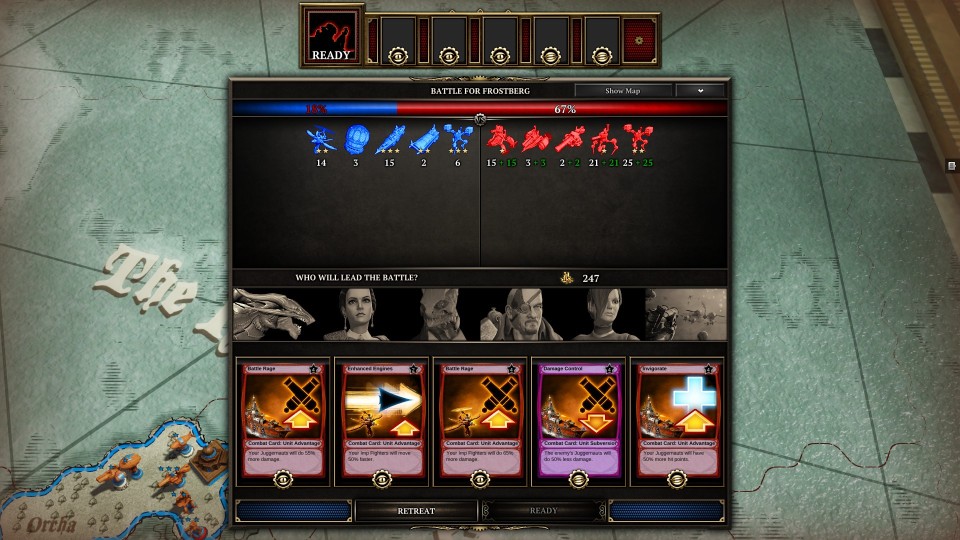Select the short-haired woman leader portrait
Screen dimensions: 960x540
[x=603, y=315]
